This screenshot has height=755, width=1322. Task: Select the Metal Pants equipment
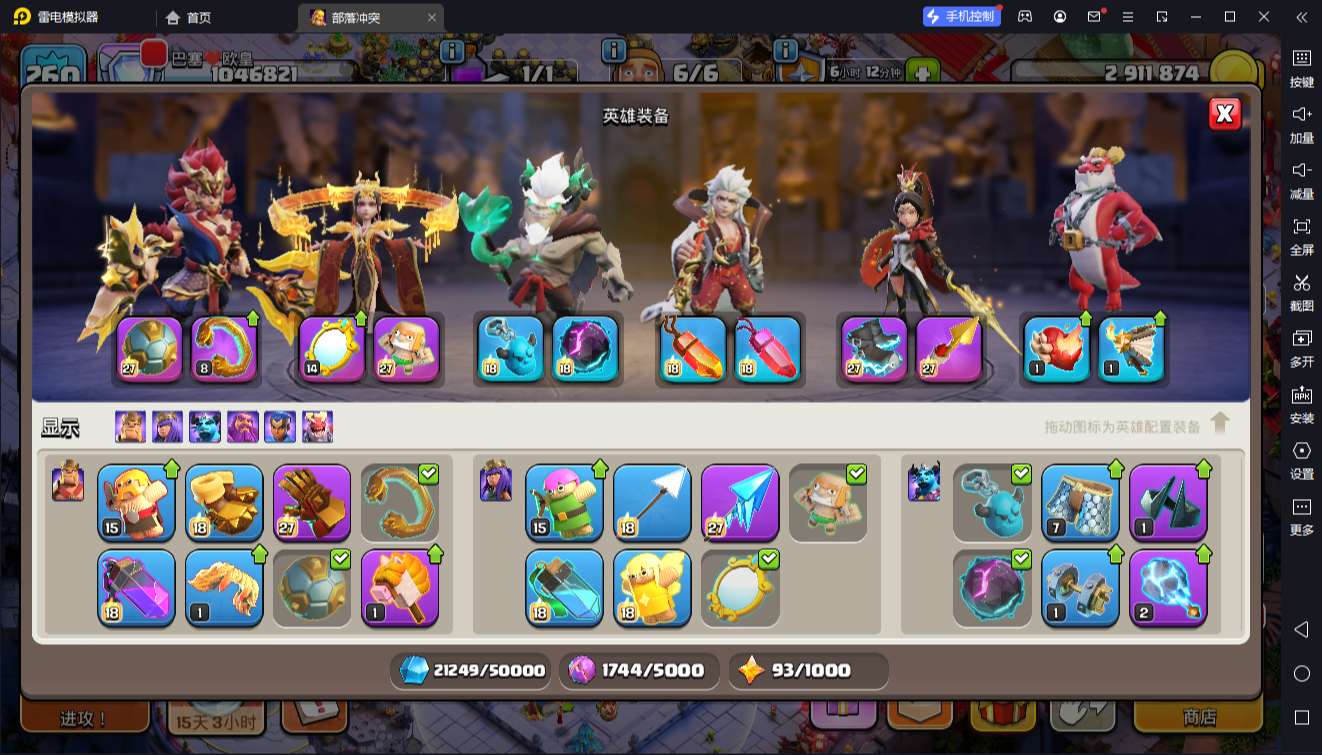(1080, 502)
